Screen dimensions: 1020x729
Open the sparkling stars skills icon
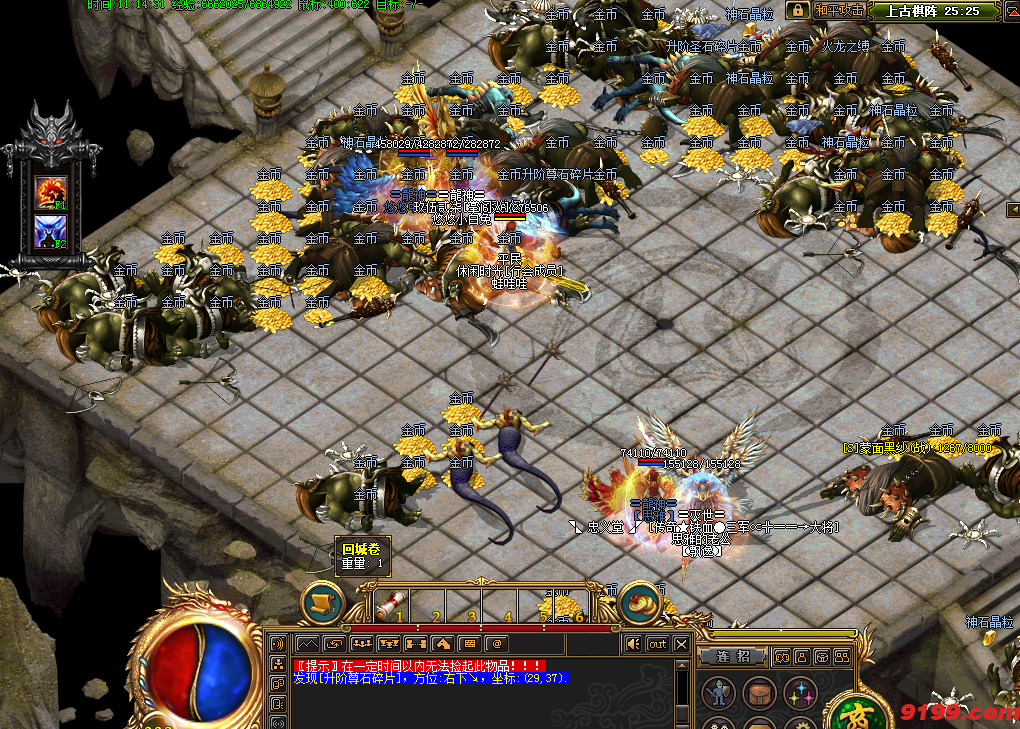[799, 692]
